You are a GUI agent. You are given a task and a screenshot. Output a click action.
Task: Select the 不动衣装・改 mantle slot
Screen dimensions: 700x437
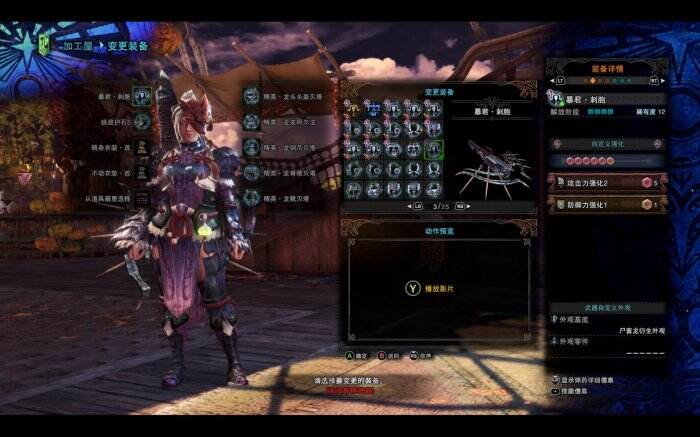pos(141,172)
